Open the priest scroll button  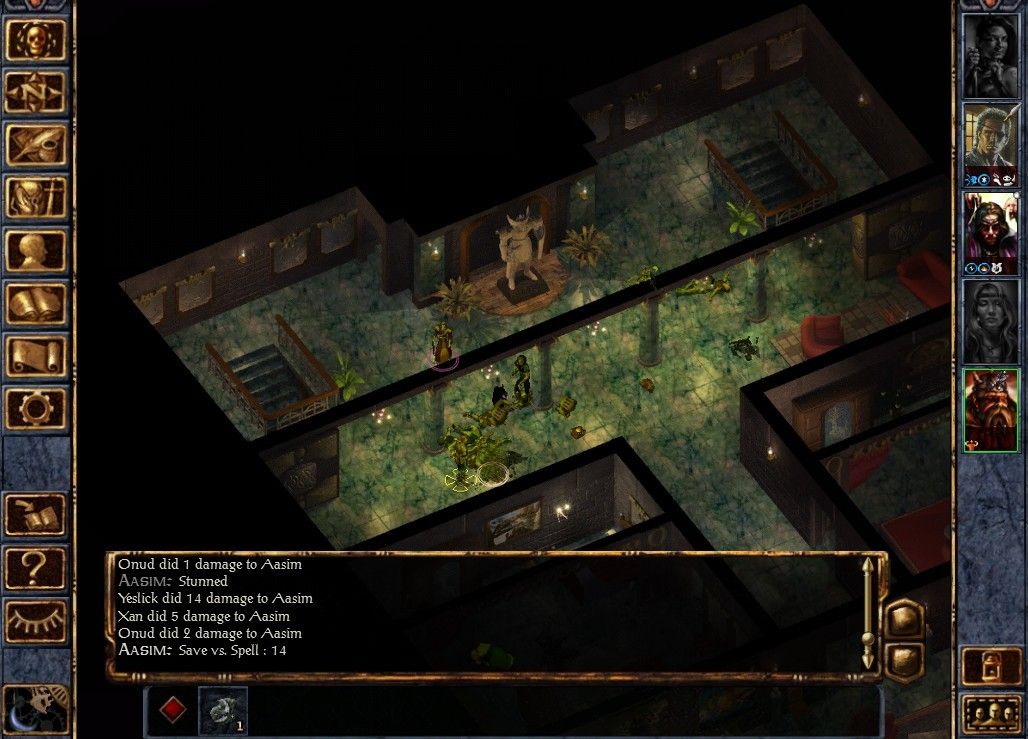[x=36, y=356]
